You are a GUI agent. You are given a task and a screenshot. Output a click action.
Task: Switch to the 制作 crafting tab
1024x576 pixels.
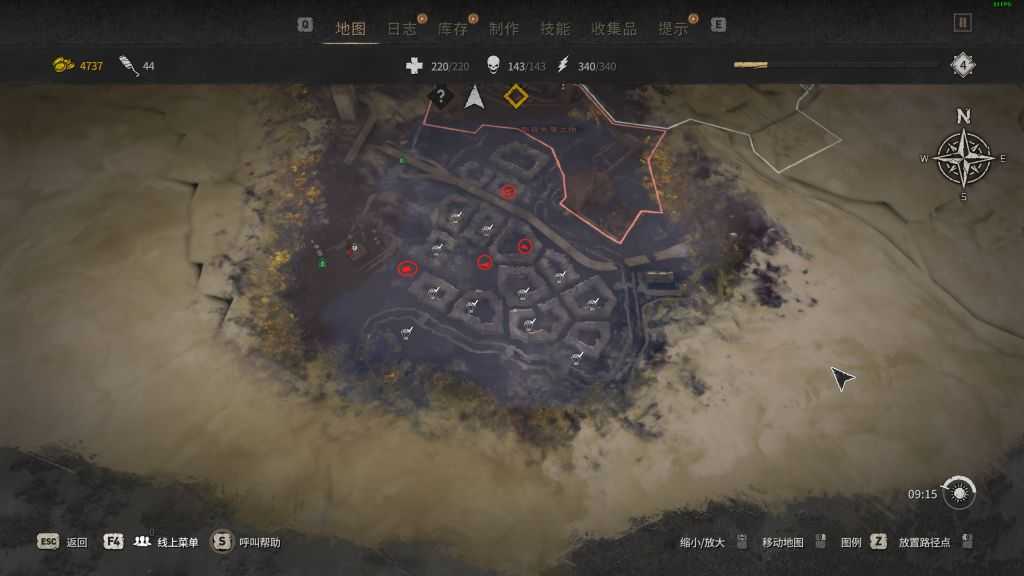pyautogui.click(x=504, y=28)
